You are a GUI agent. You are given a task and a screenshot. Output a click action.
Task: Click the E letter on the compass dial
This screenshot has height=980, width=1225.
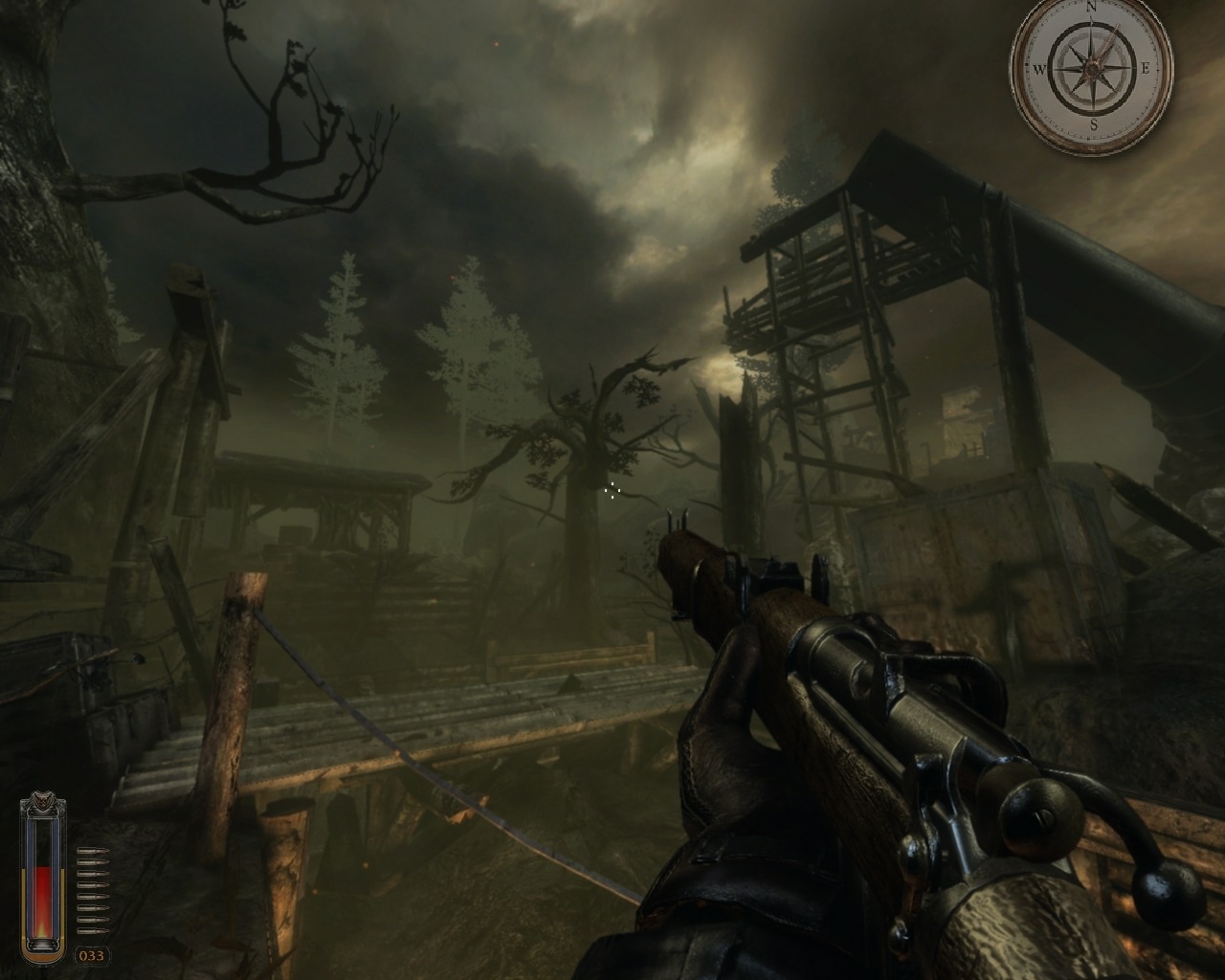pos(1147,67)
